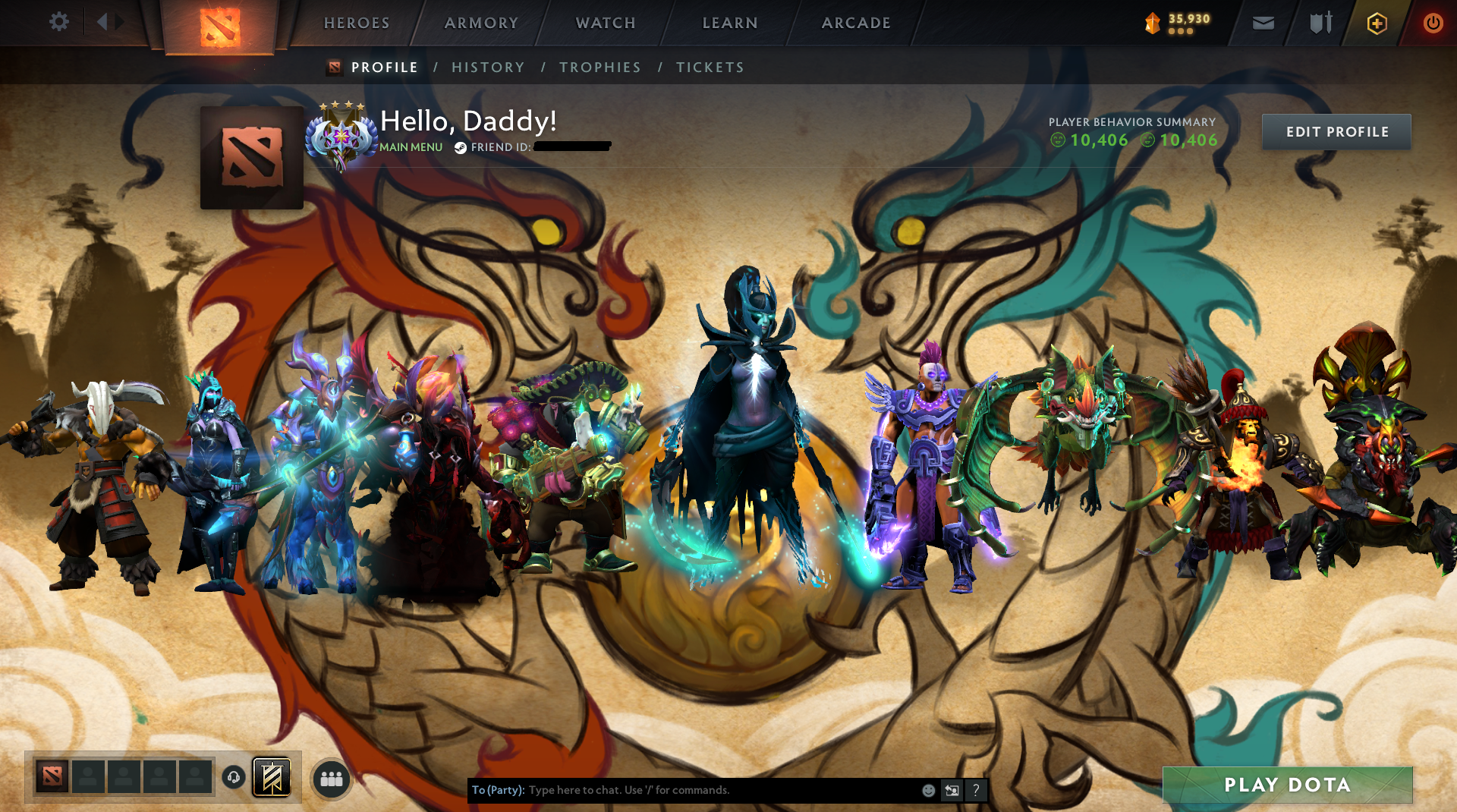
Task: Click the chat input field to type a message
Action: click(683, 790)
